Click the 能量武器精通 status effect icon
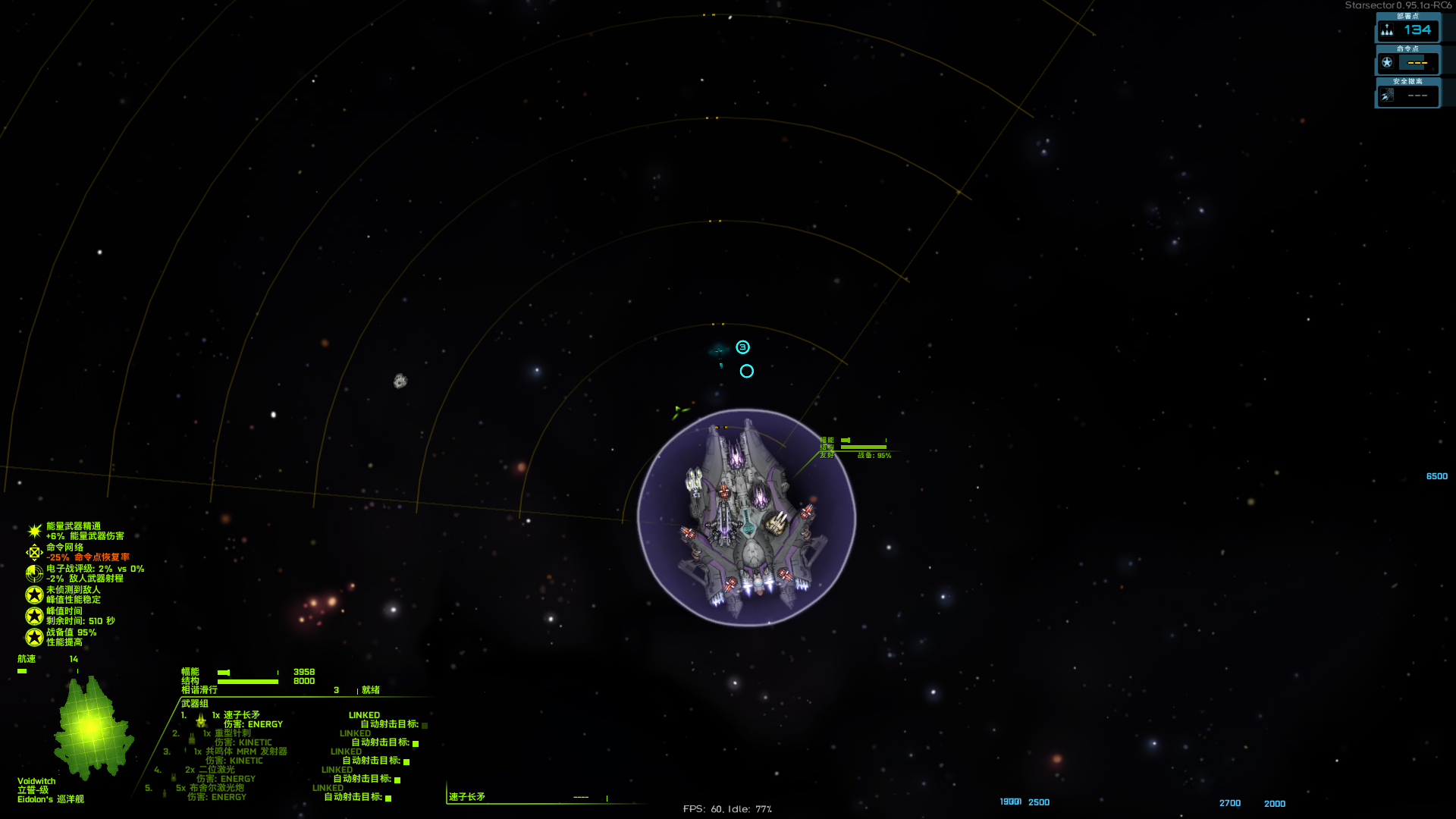 [34, 531]
